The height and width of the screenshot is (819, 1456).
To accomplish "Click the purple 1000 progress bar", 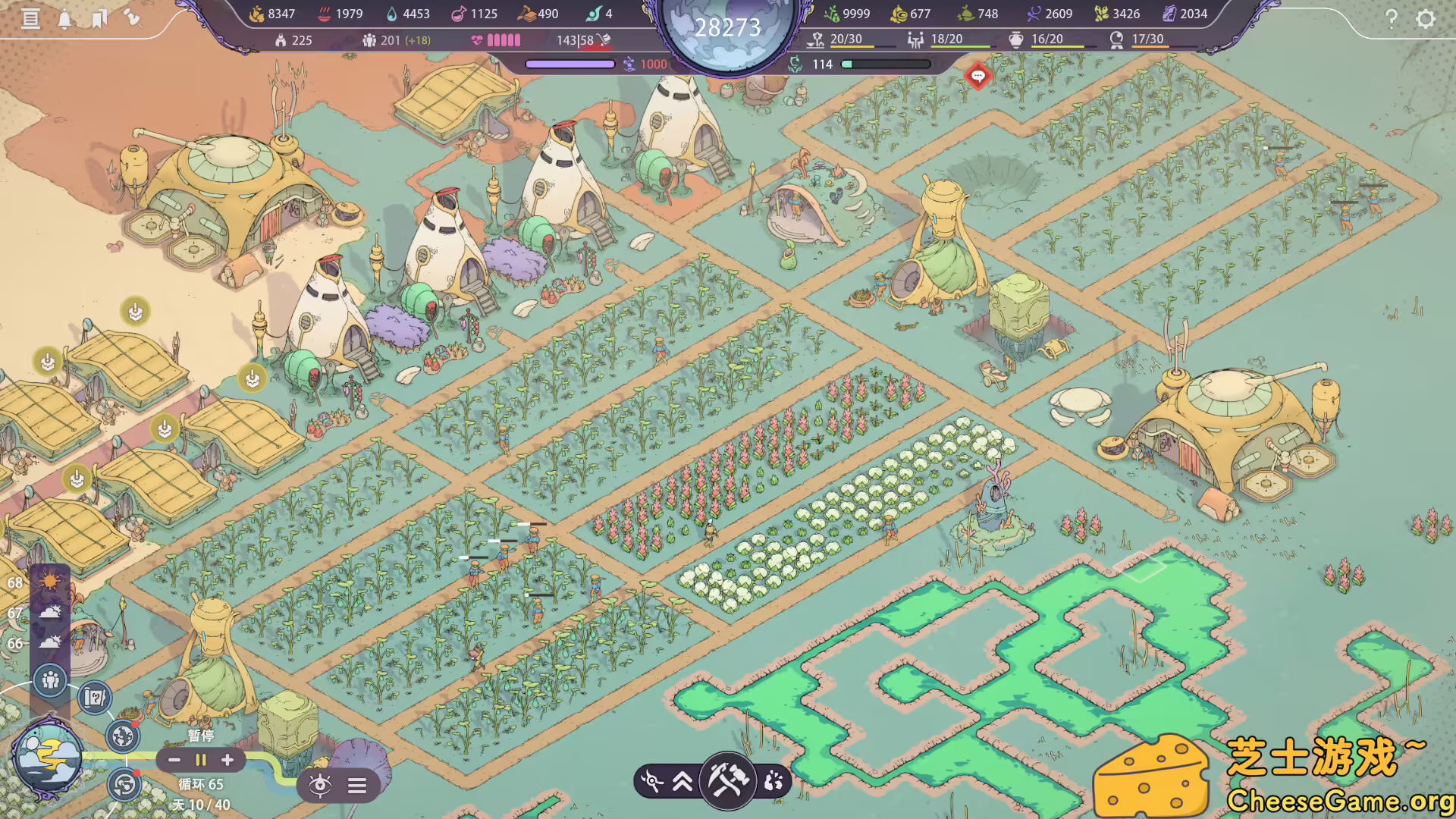I will coord(570,64).
